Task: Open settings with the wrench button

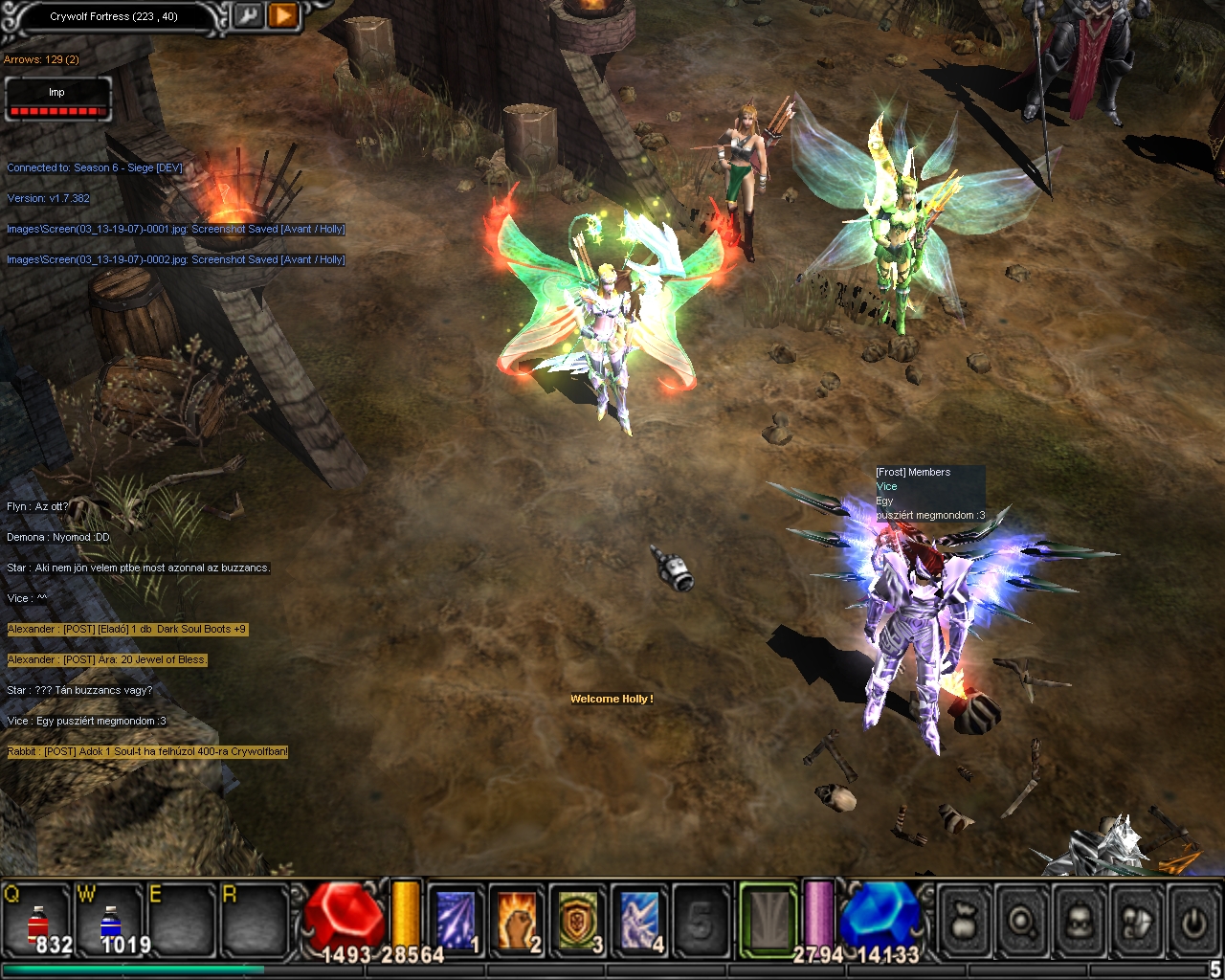Action: coord(248,15)
